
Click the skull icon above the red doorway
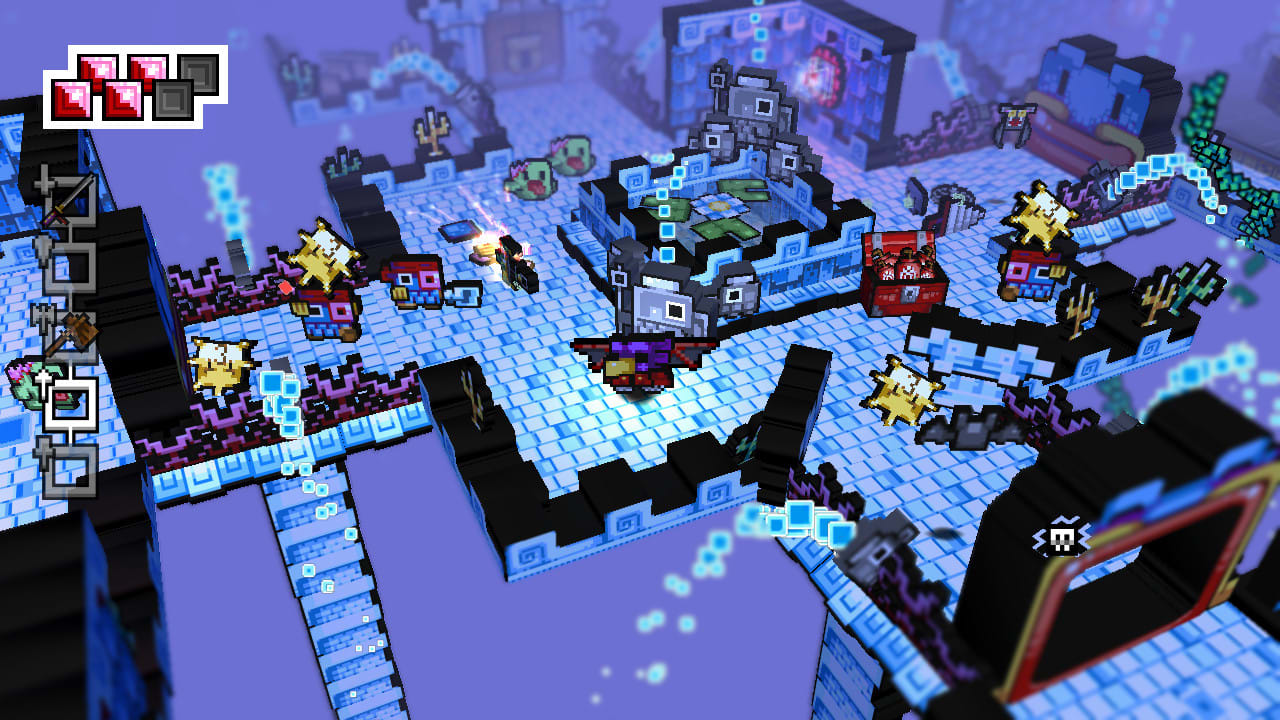[x=1063, y=535]
